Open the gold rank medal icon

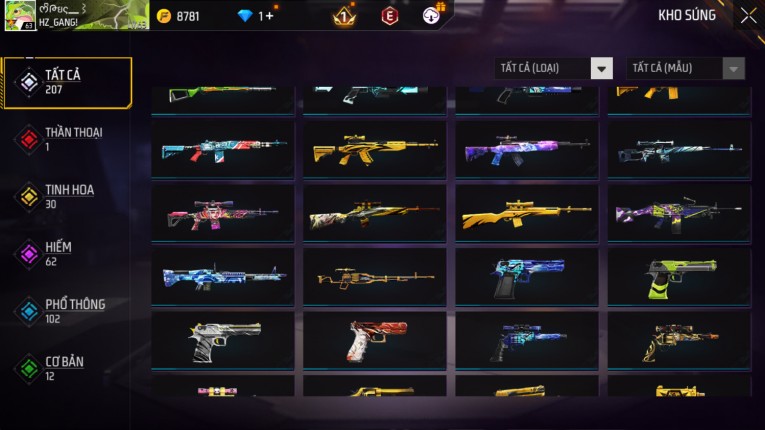[343, 16]
